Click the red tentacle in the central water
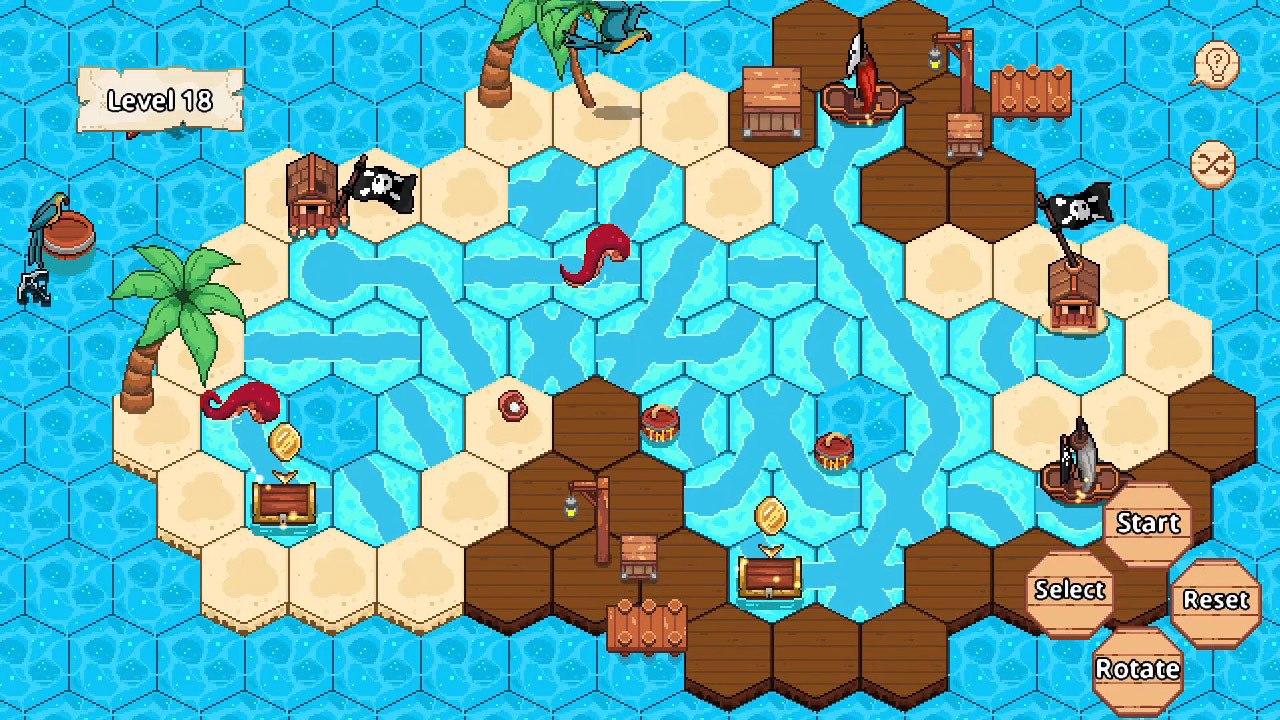Screen dimensions: 1280x720 (x=597, y=255)
